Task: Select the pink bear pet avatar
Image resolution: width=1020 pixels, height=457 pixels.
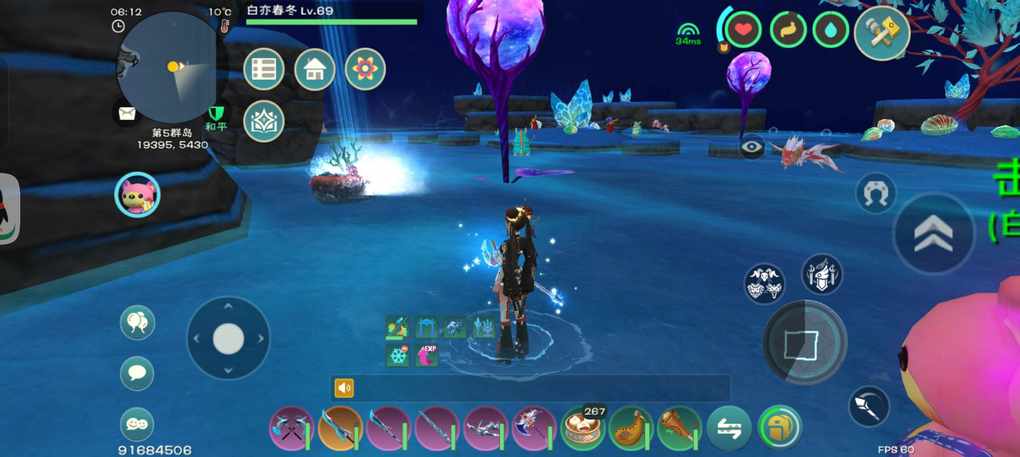Action: click(137, 194)
